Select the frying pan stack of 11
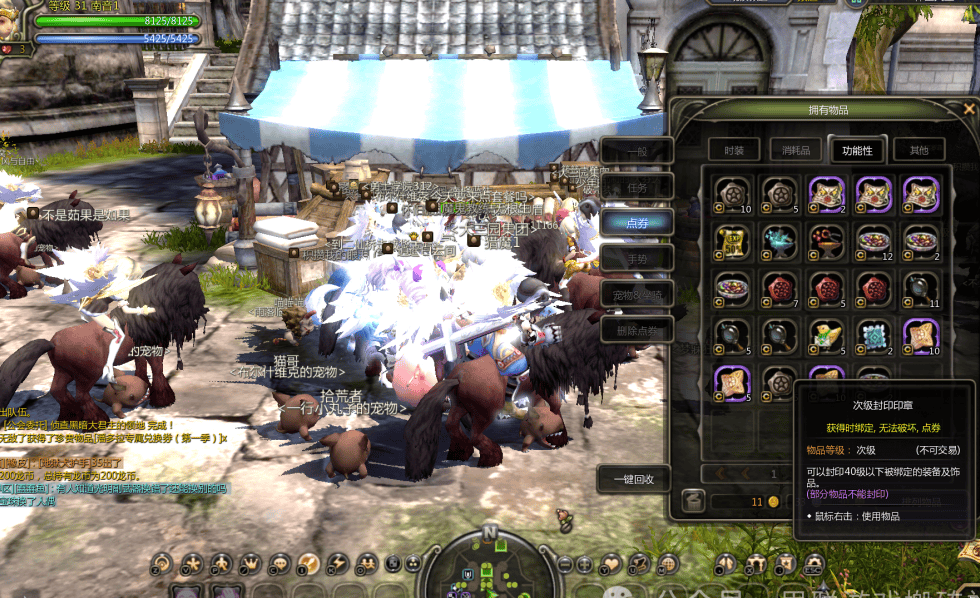This screenshot has width=980, height=598. pos(921,288)
